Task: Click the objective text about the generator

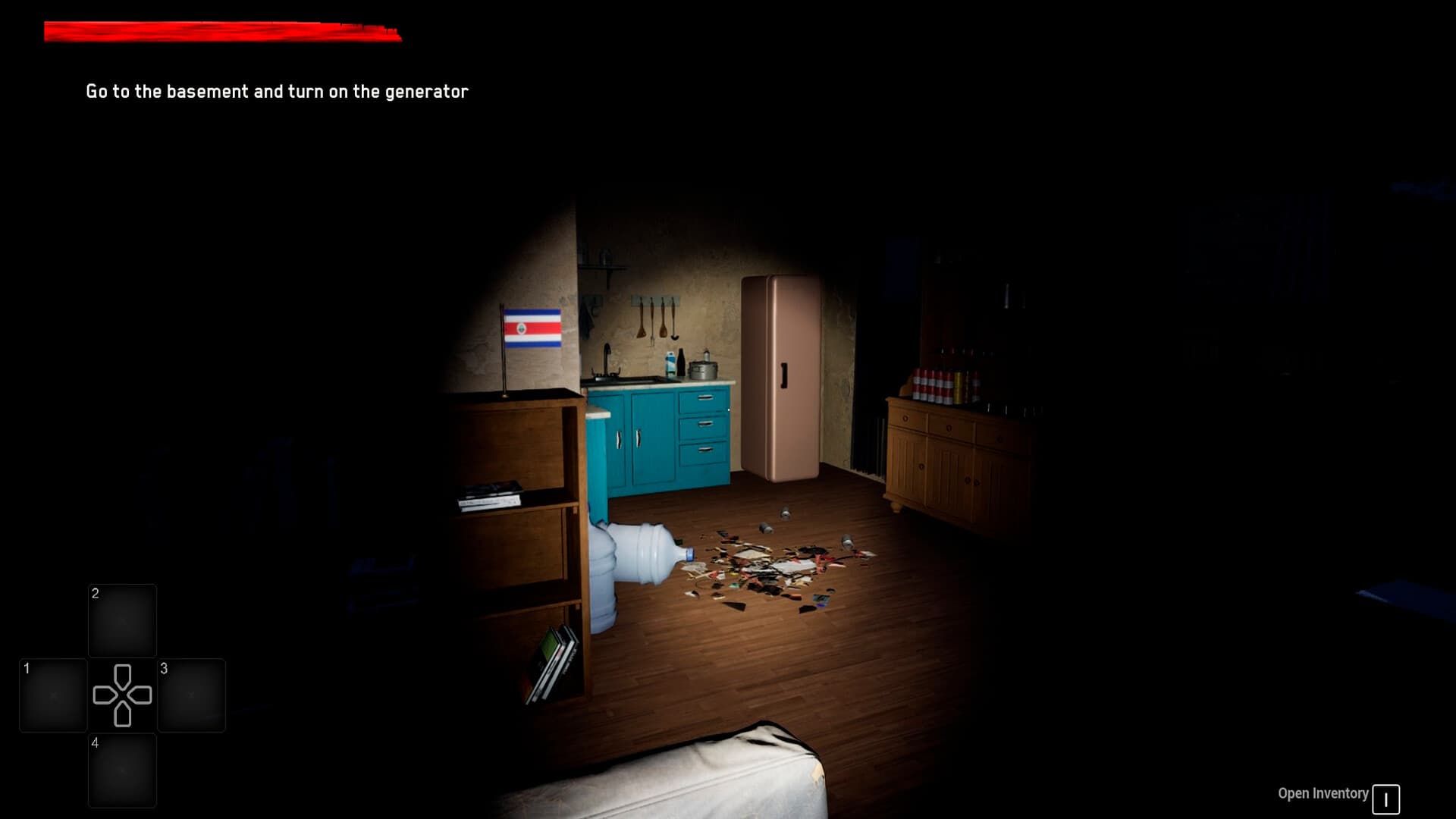Action: click(278, 90)
